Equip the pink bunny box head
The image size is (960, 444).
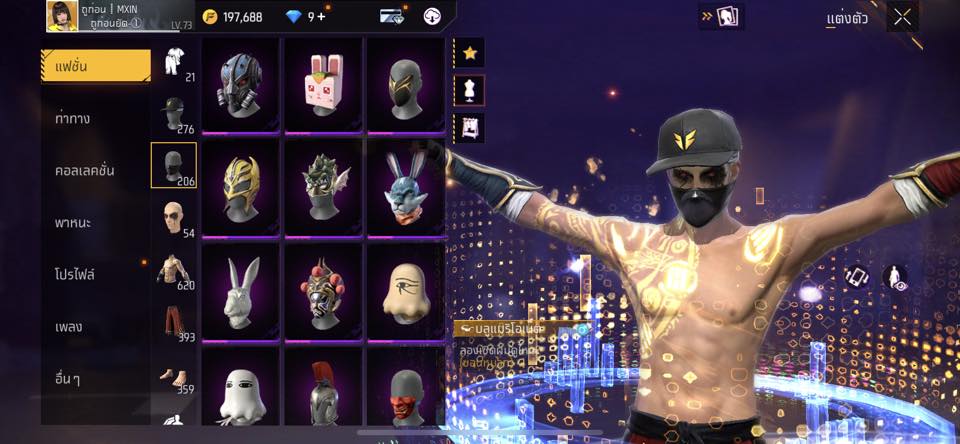tap(323, 84)
